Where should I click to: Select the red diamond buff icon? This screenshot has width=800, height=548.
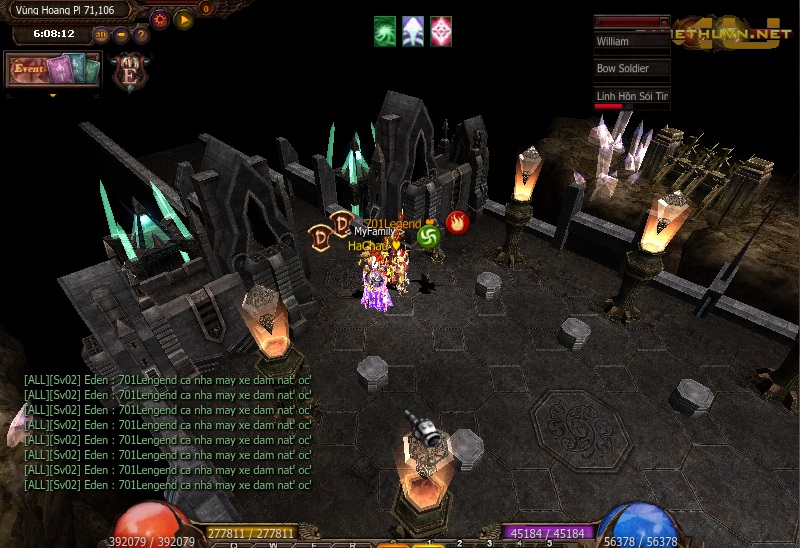pyautogui.click(x=441, y=31)
